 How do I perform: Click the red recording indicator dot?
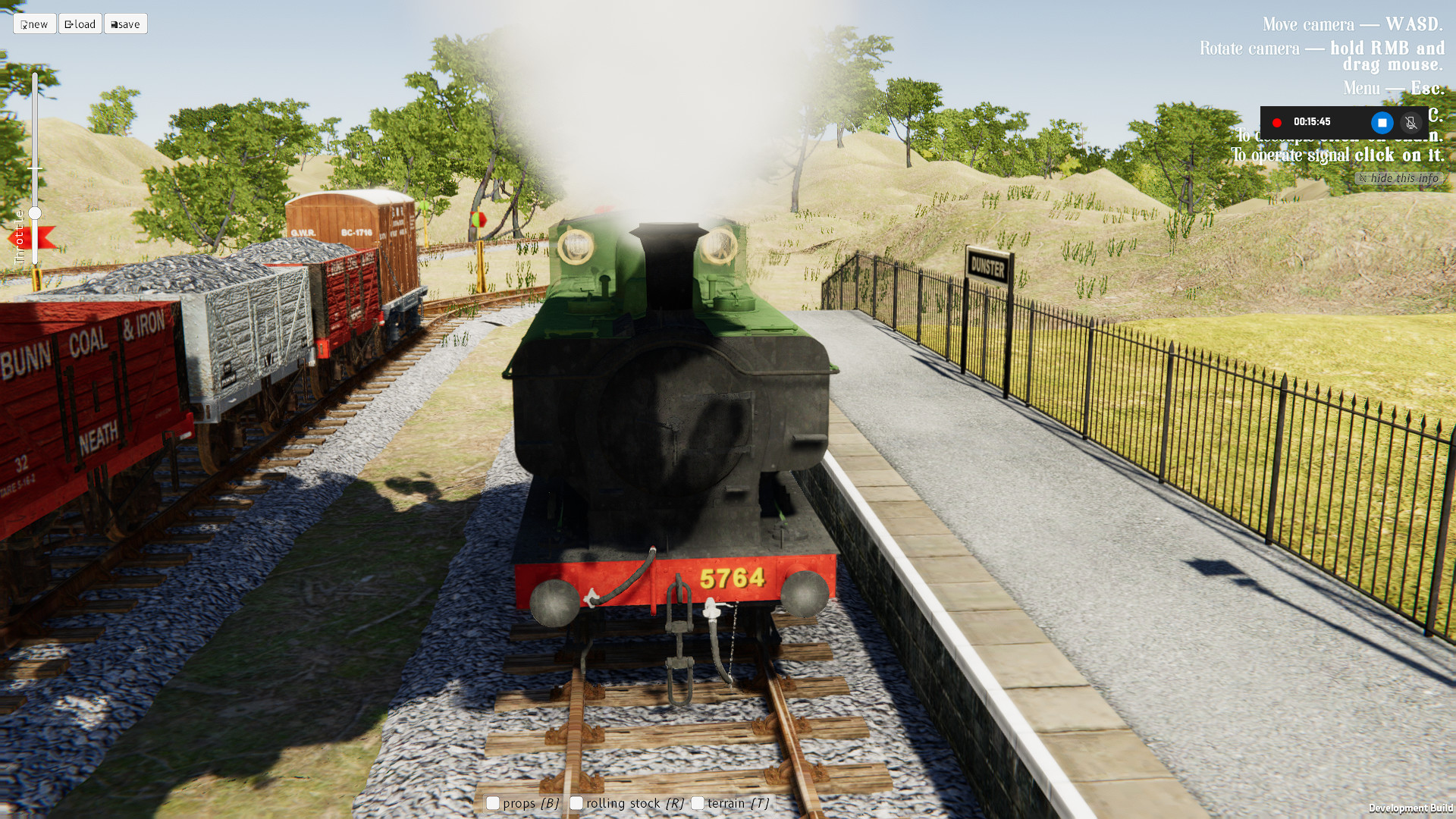1277,122
